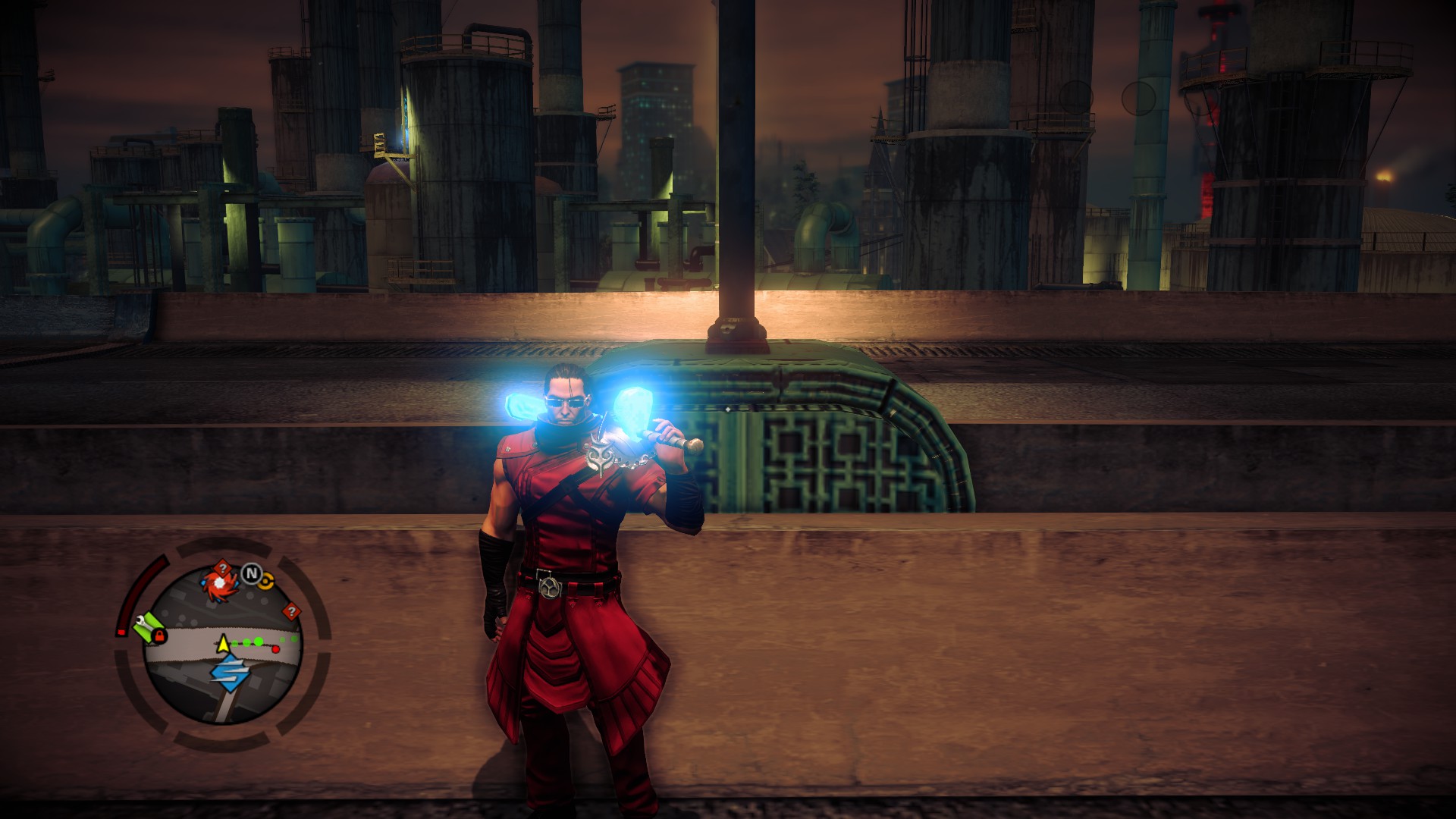
Task: Click the circular minimap
Action: click(x=224, y=646)
